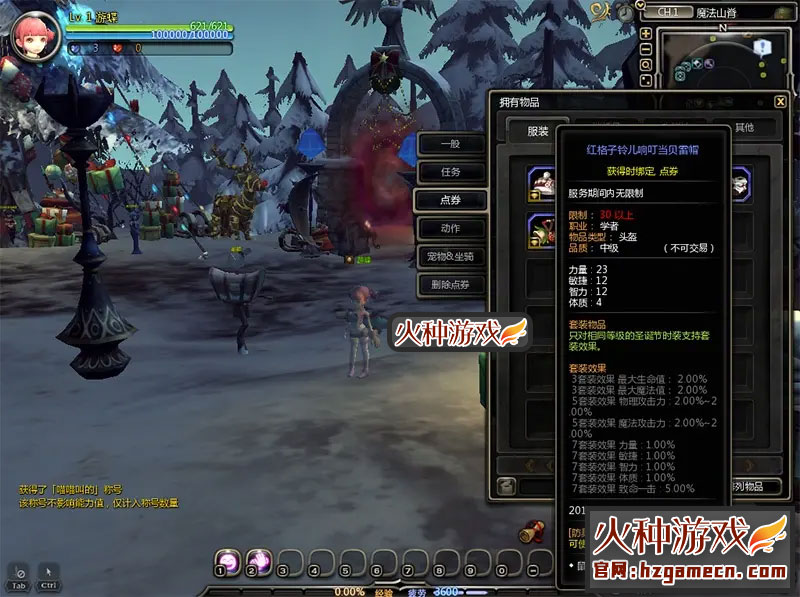Viewport: 800px width, 597px height.
Task: Switch to the 服装 tab
Action: pyautogui.click(x=537, y=130)
